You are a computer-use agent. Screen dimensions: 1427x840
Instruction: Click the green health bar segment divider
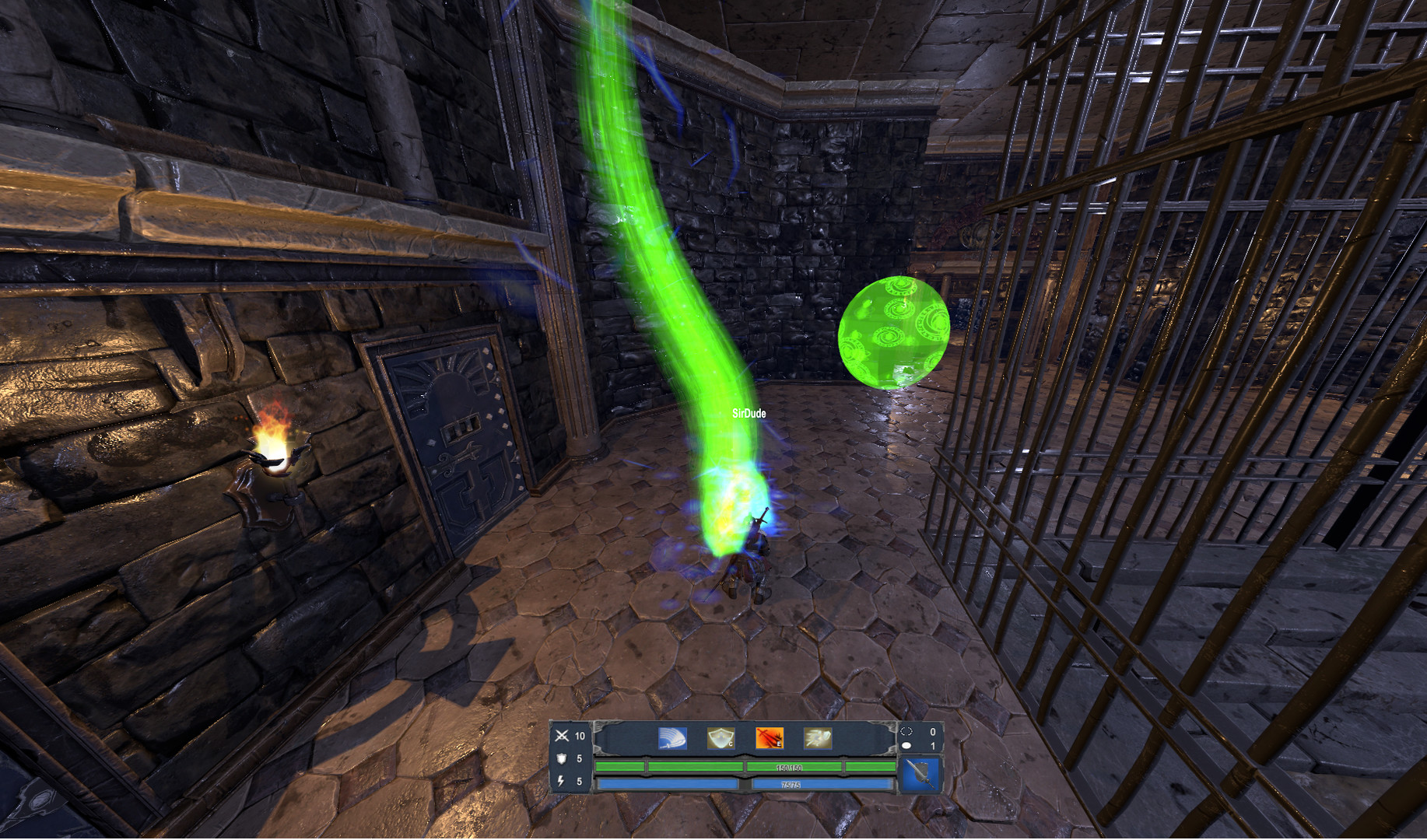743,766
